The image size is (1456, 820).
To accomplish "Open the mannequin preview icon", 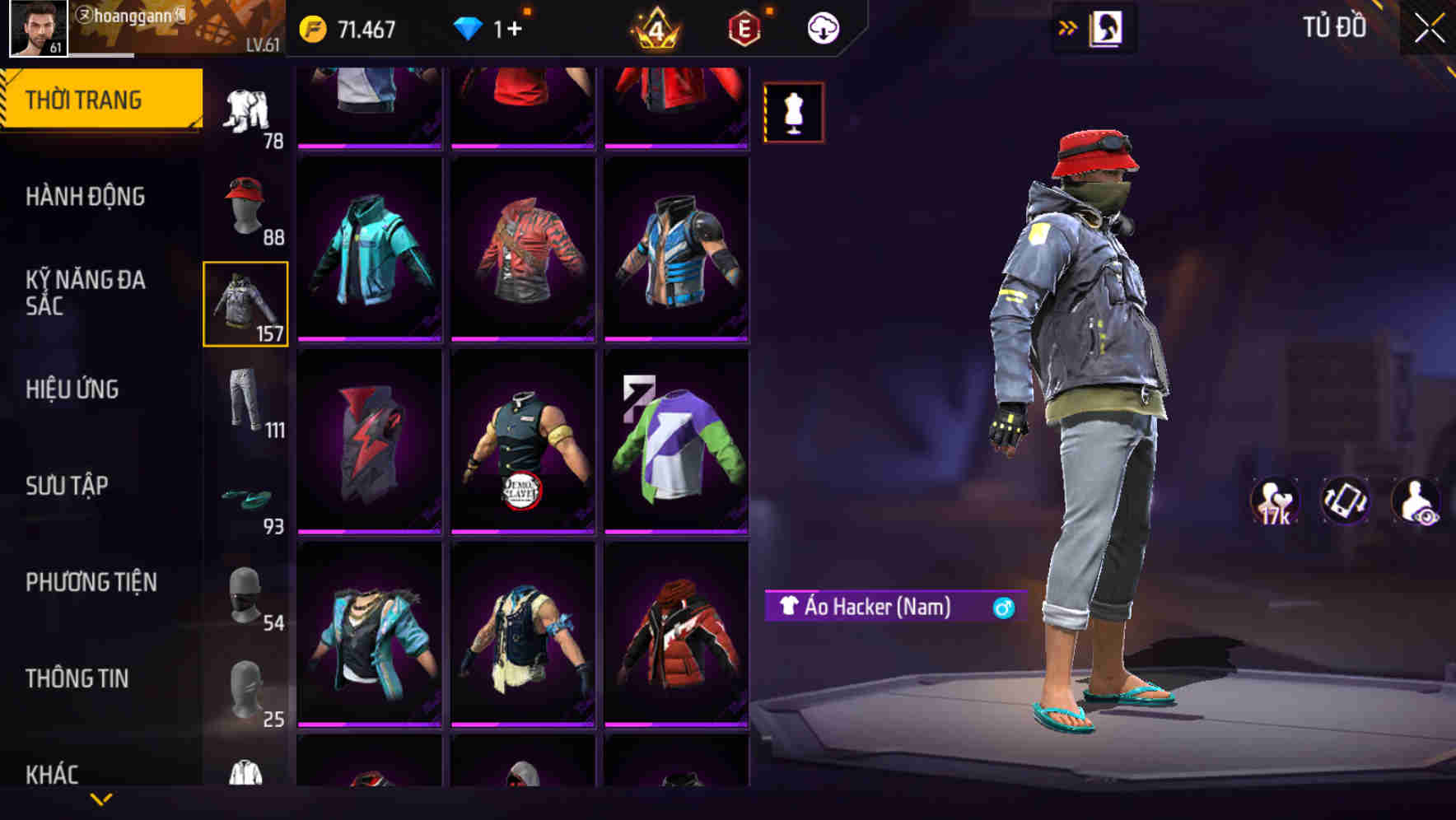I will point(793,114).
